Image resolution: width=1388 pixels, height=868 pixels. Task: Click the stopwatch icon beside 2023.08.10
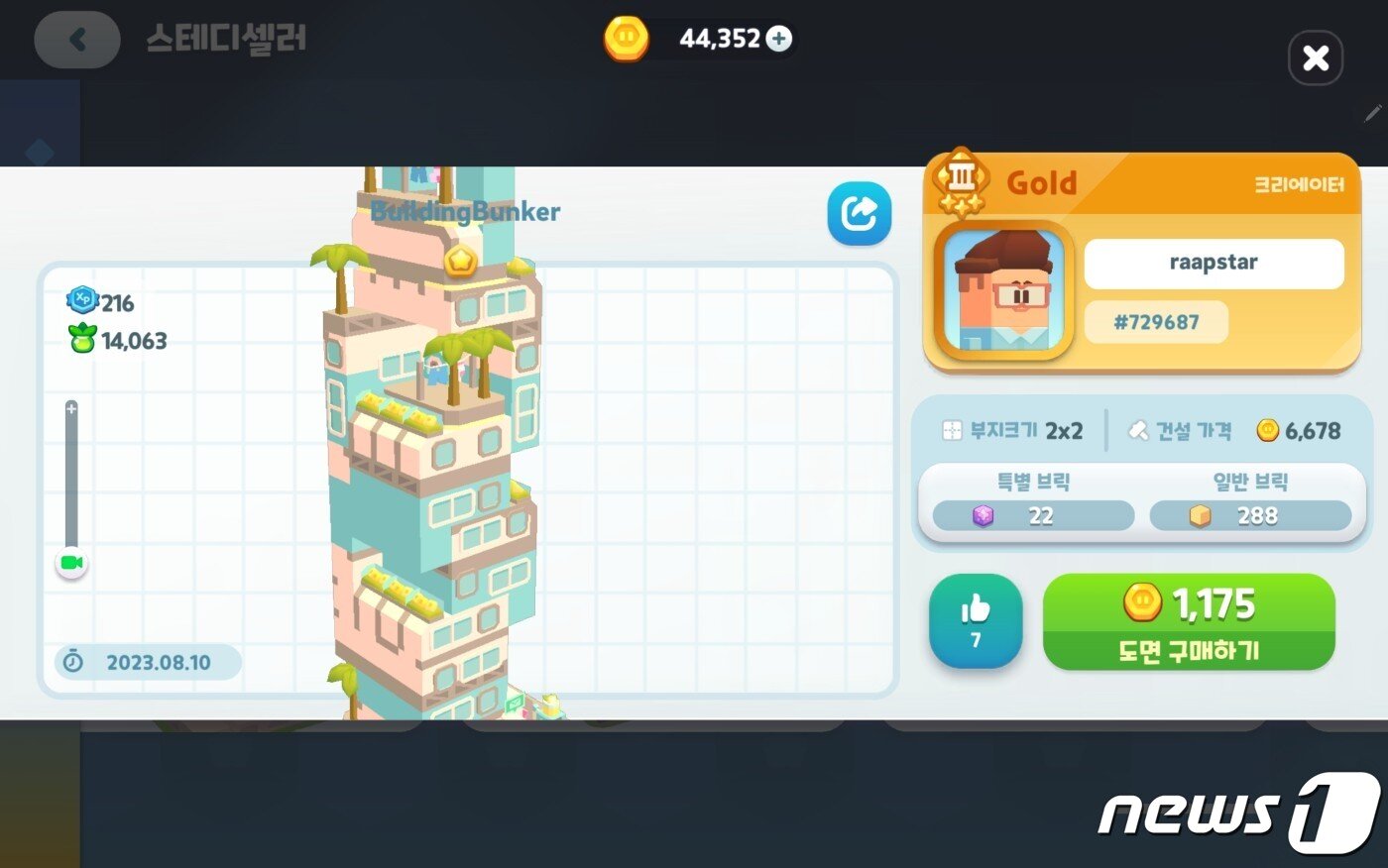(x=71, y=663)
